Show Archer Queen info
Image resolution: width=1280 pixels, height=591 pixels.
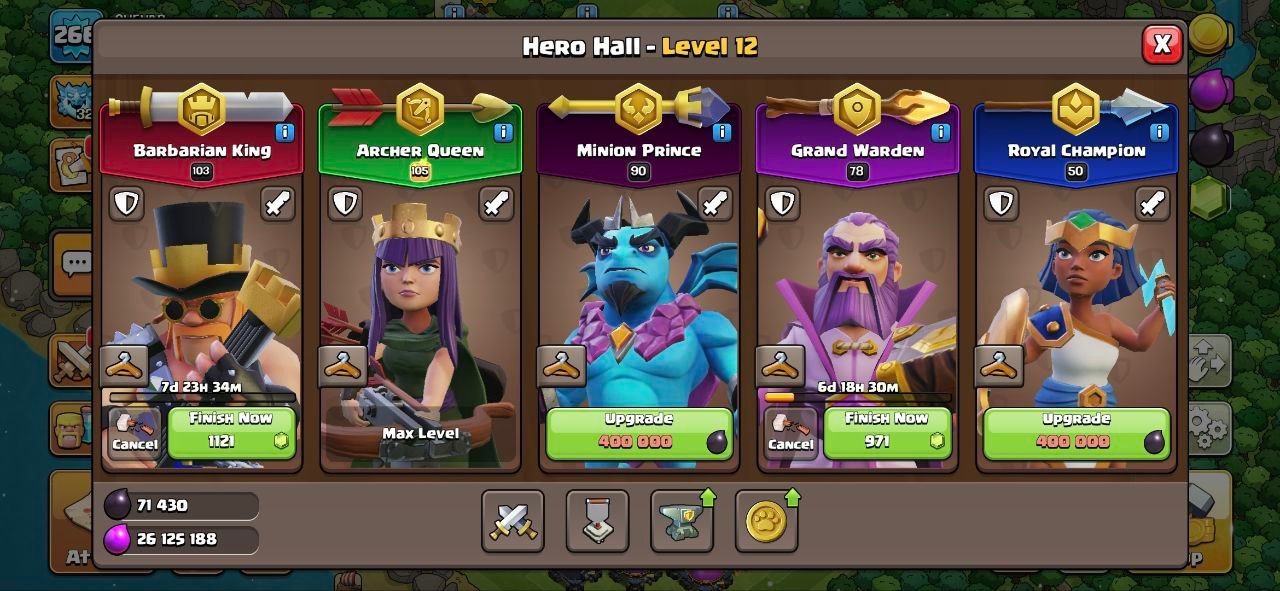pos(503,132)
